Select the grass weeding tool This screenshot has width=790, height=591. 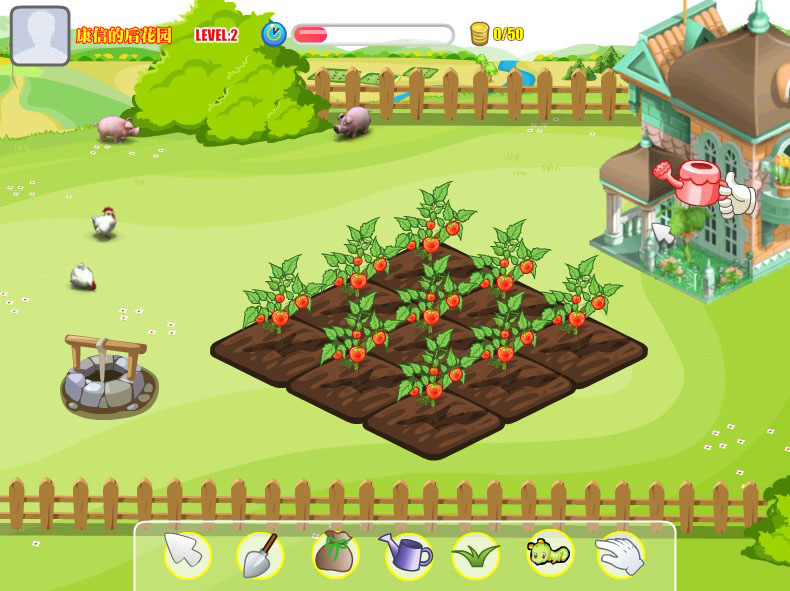(x=475, y=554)
